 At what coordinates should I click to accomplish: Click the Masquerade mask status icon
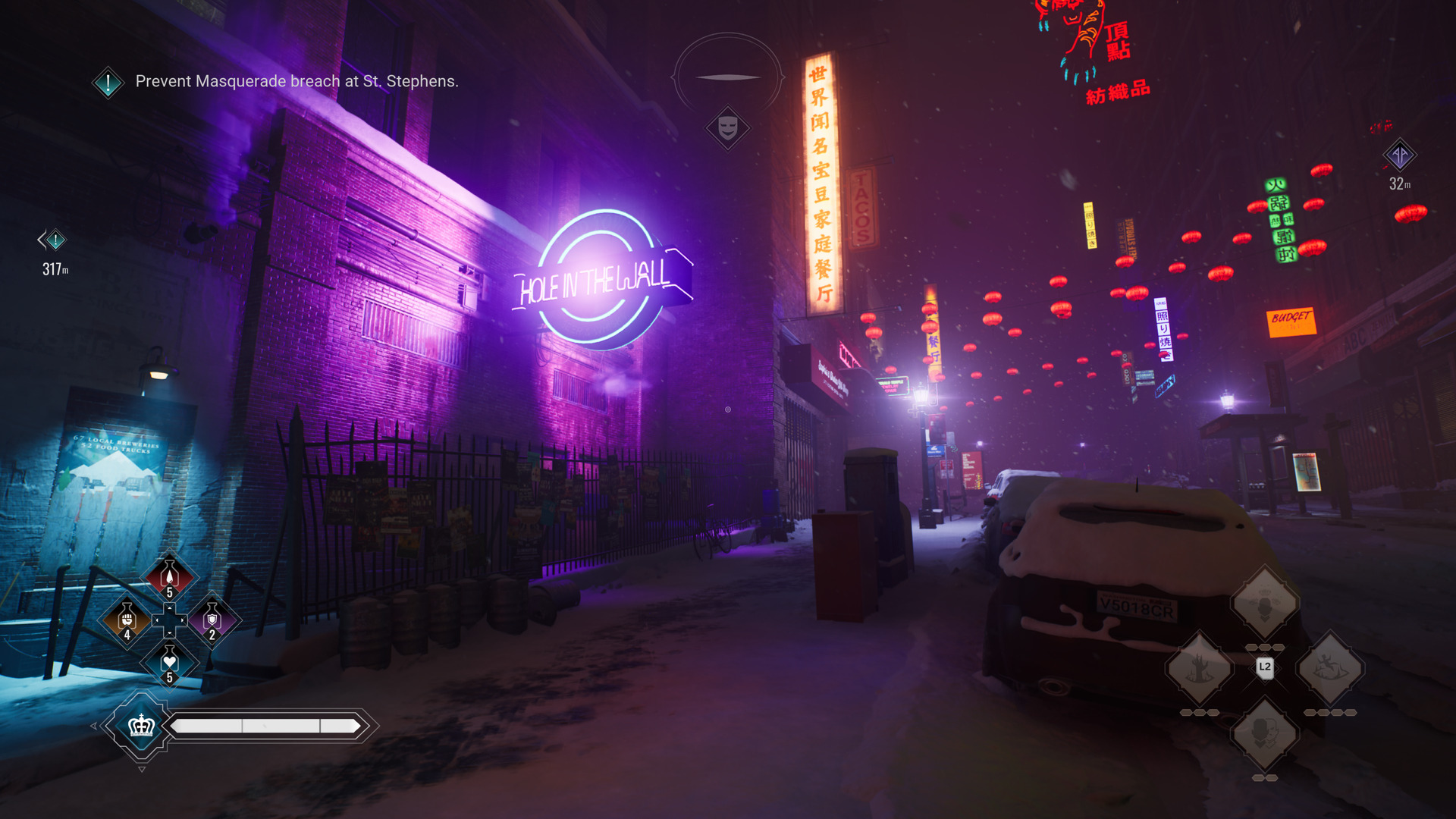(728, 127)
